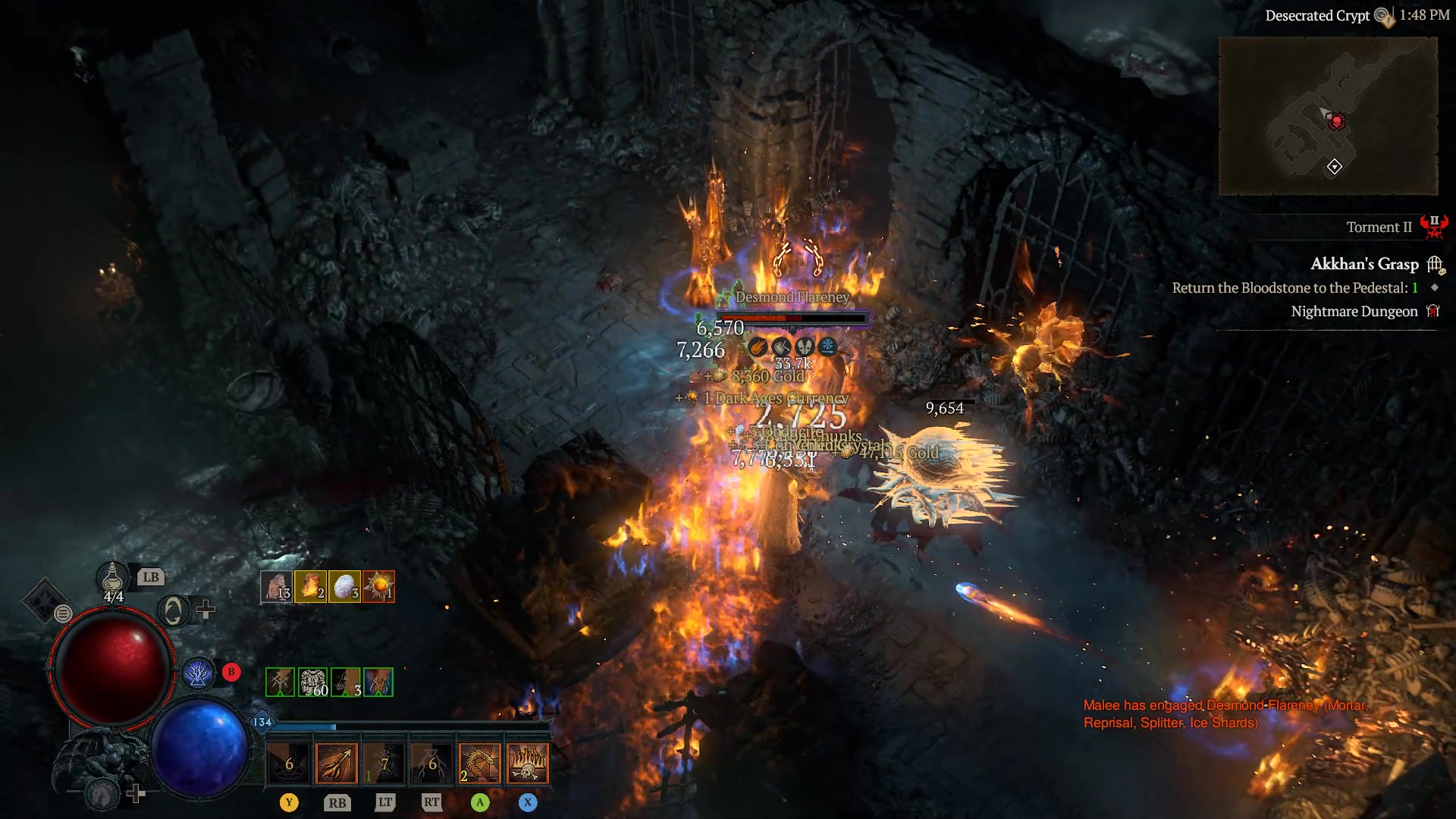Viewport: 1456px width, 819px height.
Task: Toggle the blue conduit skill beside the B button
Action: (199, 672)
